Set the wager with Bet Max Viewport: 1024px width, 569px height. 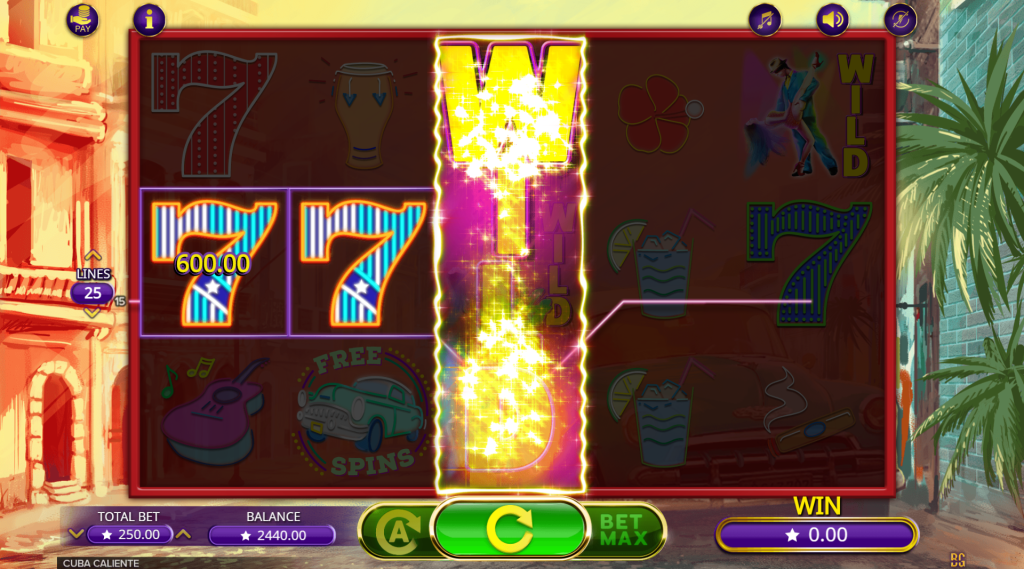click(x=624, y=530)
